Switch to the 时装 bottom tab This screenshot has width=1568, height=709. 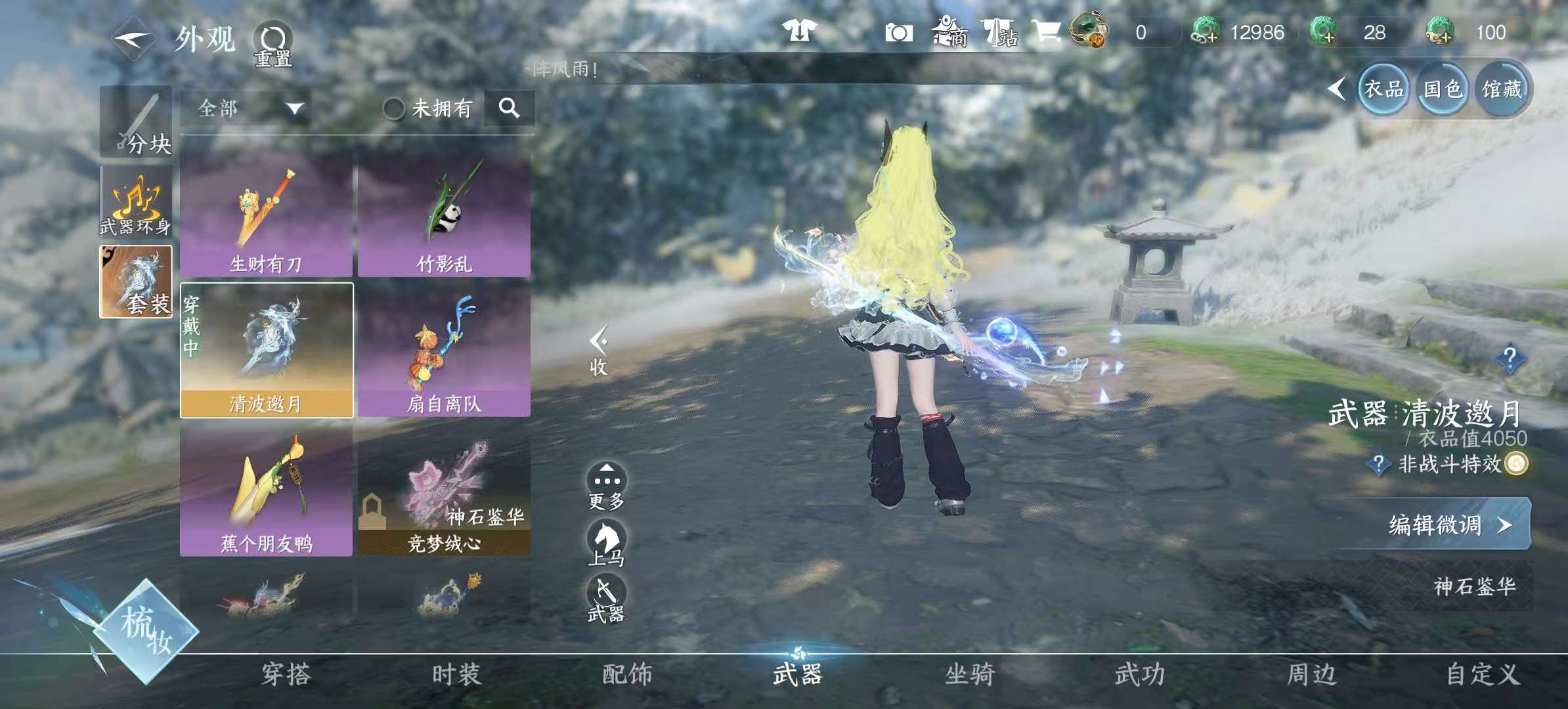456,675
